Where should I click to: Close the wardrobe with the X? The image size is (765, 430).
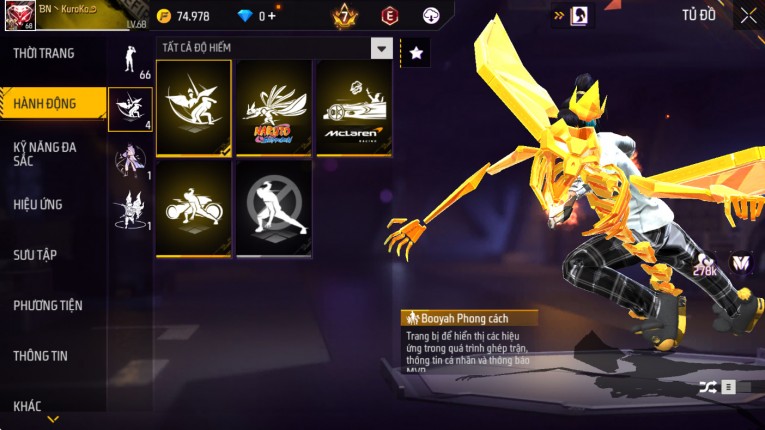click(x=748, y=15)
